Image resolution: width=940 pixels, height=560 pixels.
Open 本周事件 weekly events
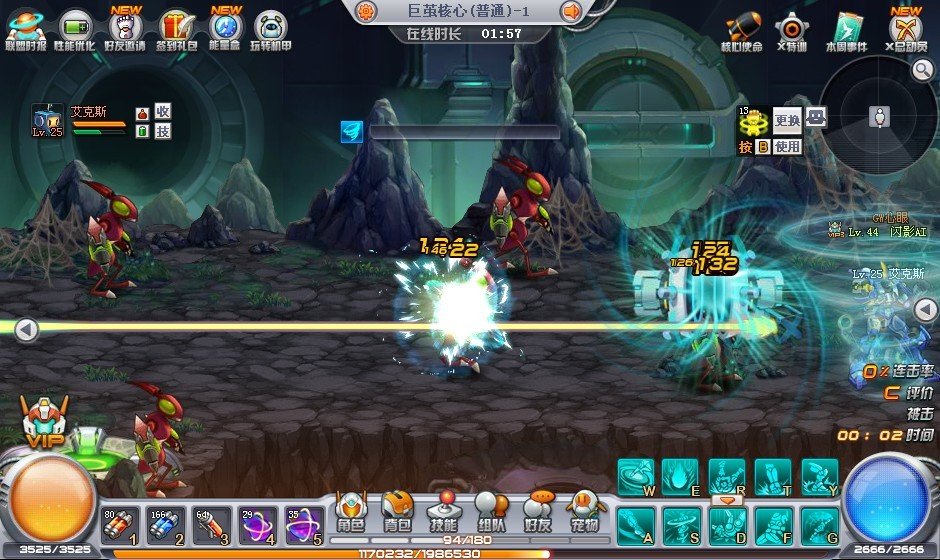(845, 28)
